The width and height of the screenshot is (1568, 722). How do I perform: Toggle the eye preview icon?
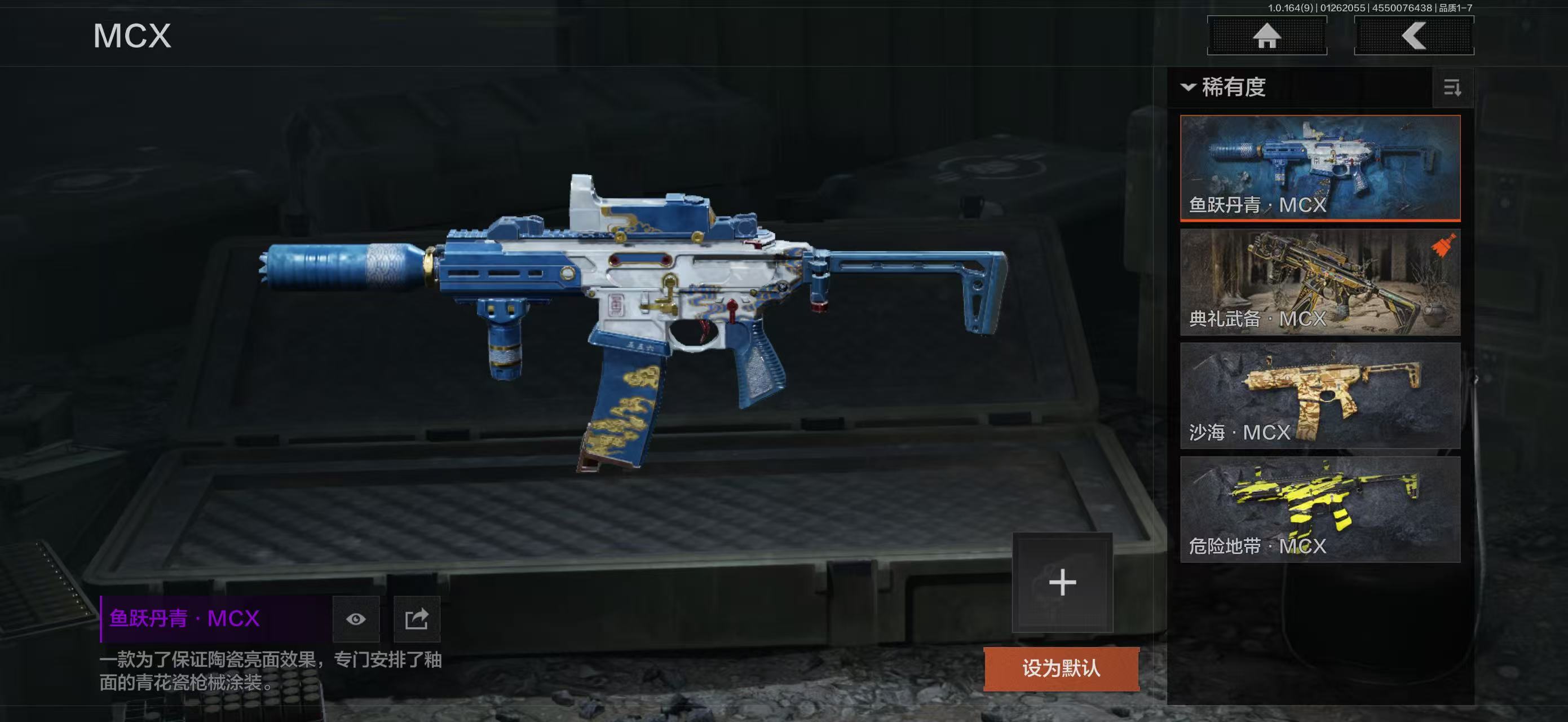pos(356,619)
